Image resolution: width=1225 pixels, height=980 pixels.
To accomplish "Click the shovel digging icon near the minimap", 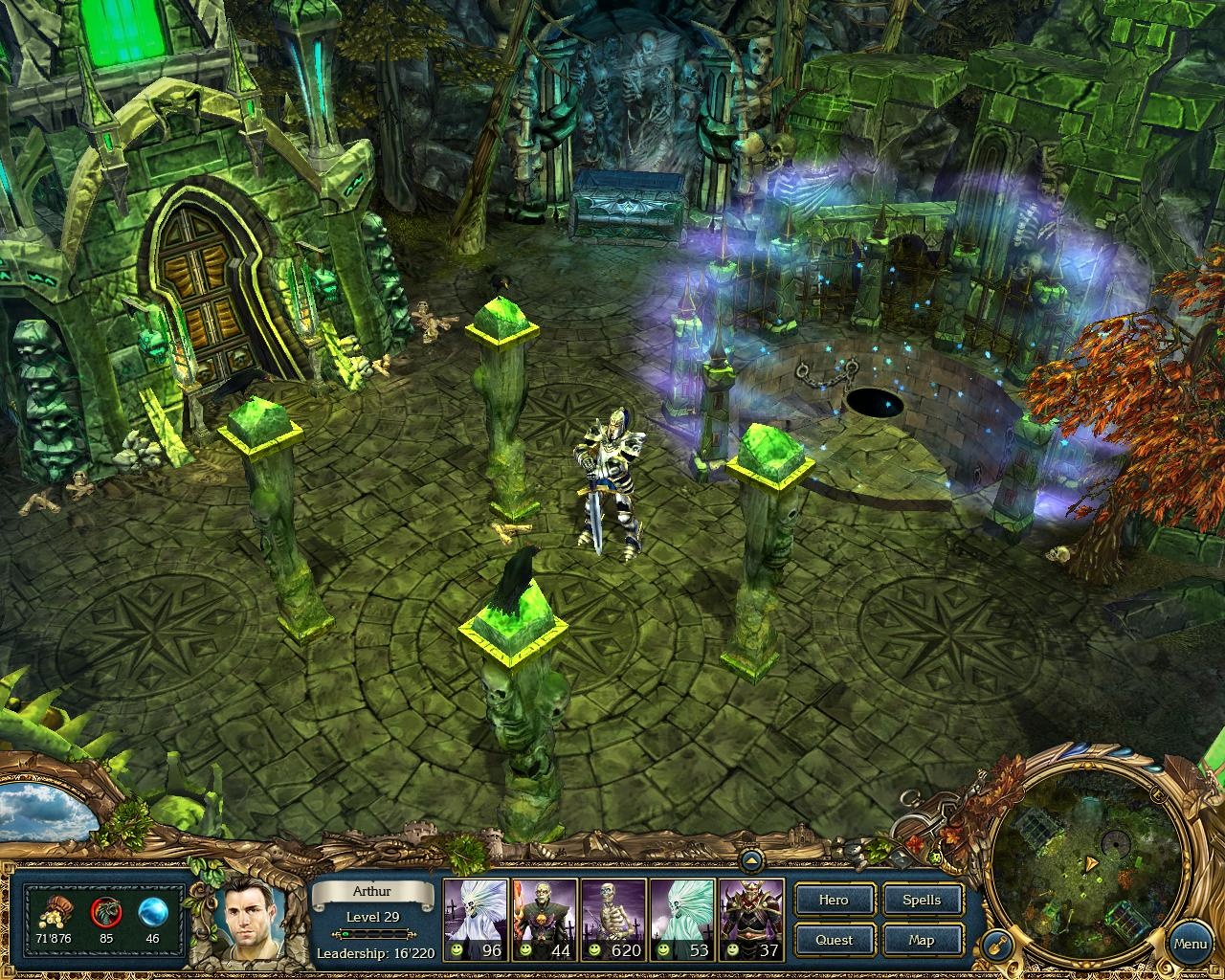I will [996, 945].
